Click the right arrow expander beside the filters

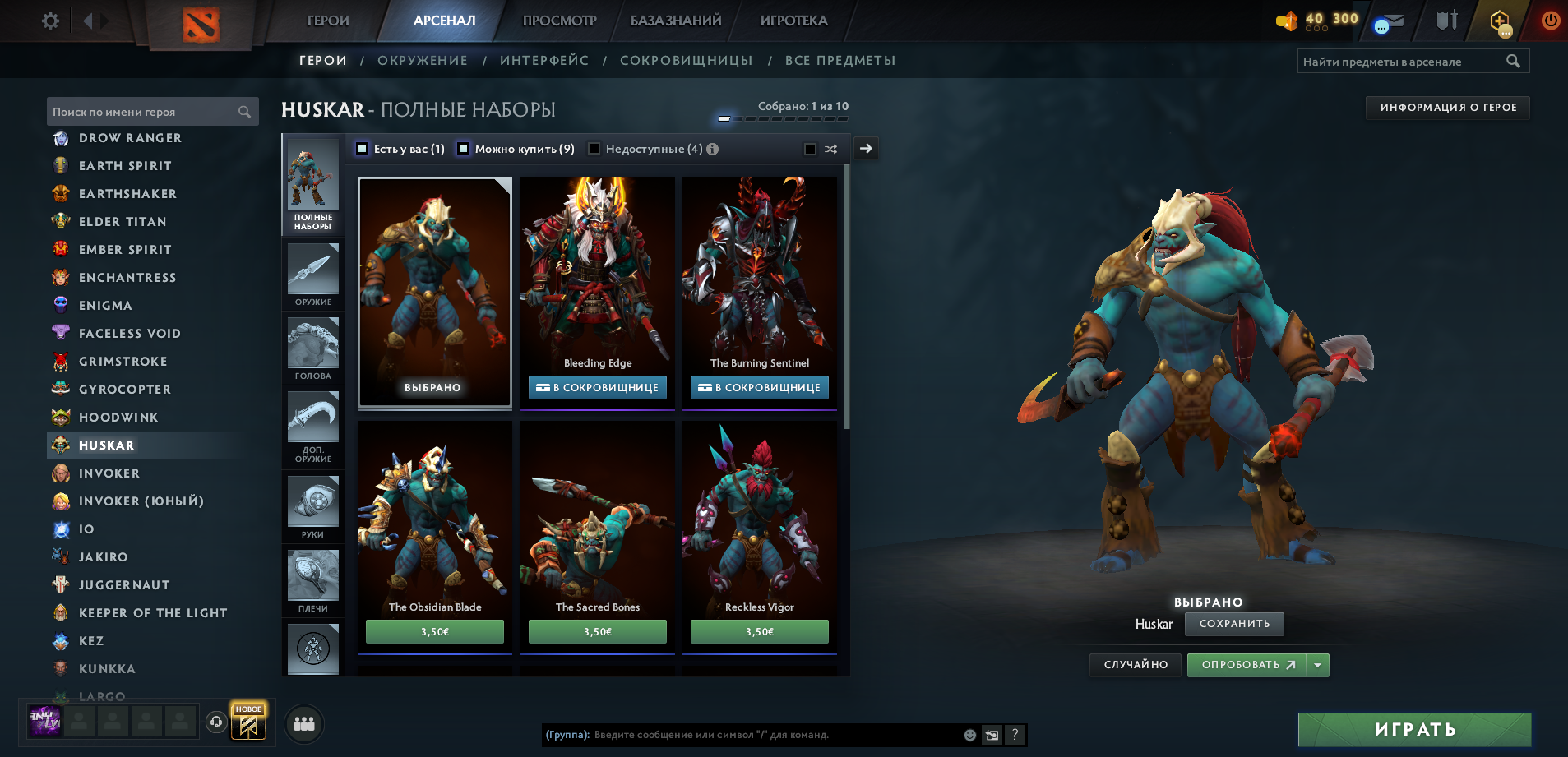865,149
